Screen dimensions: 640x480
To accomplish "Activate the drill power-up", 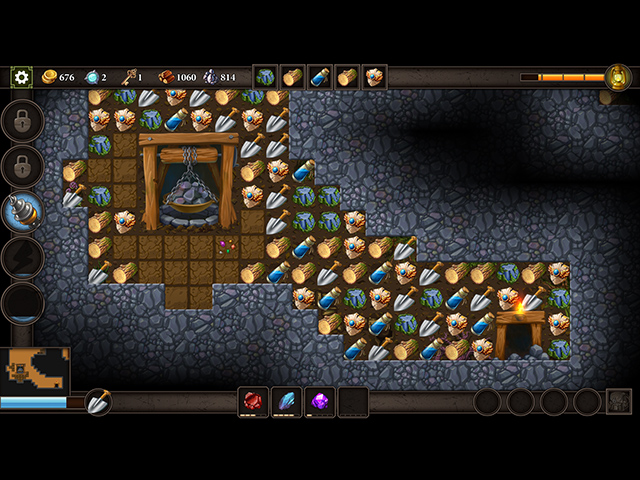I will click(23, 211).
